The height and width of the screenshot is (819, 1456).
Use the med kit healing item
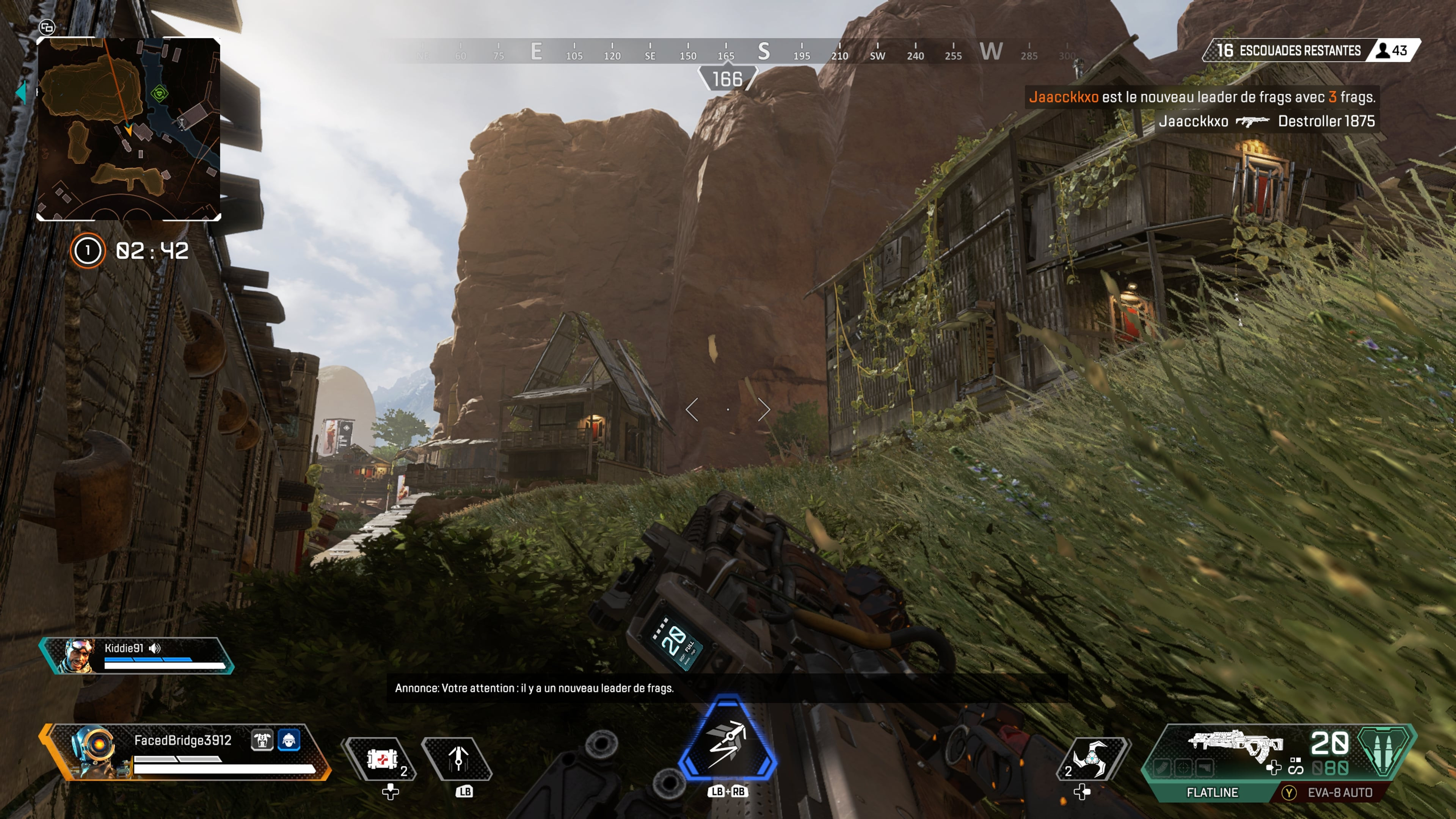point(381,758)
